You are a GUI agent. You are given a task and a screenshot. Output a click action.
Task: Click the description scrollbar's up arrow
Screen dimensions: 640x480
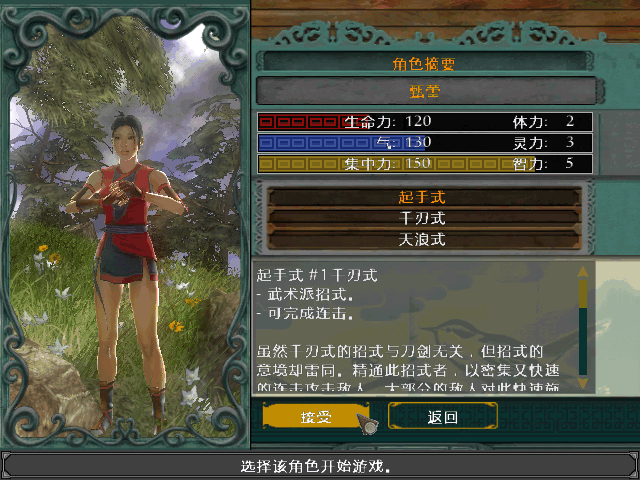coord(583,270)
